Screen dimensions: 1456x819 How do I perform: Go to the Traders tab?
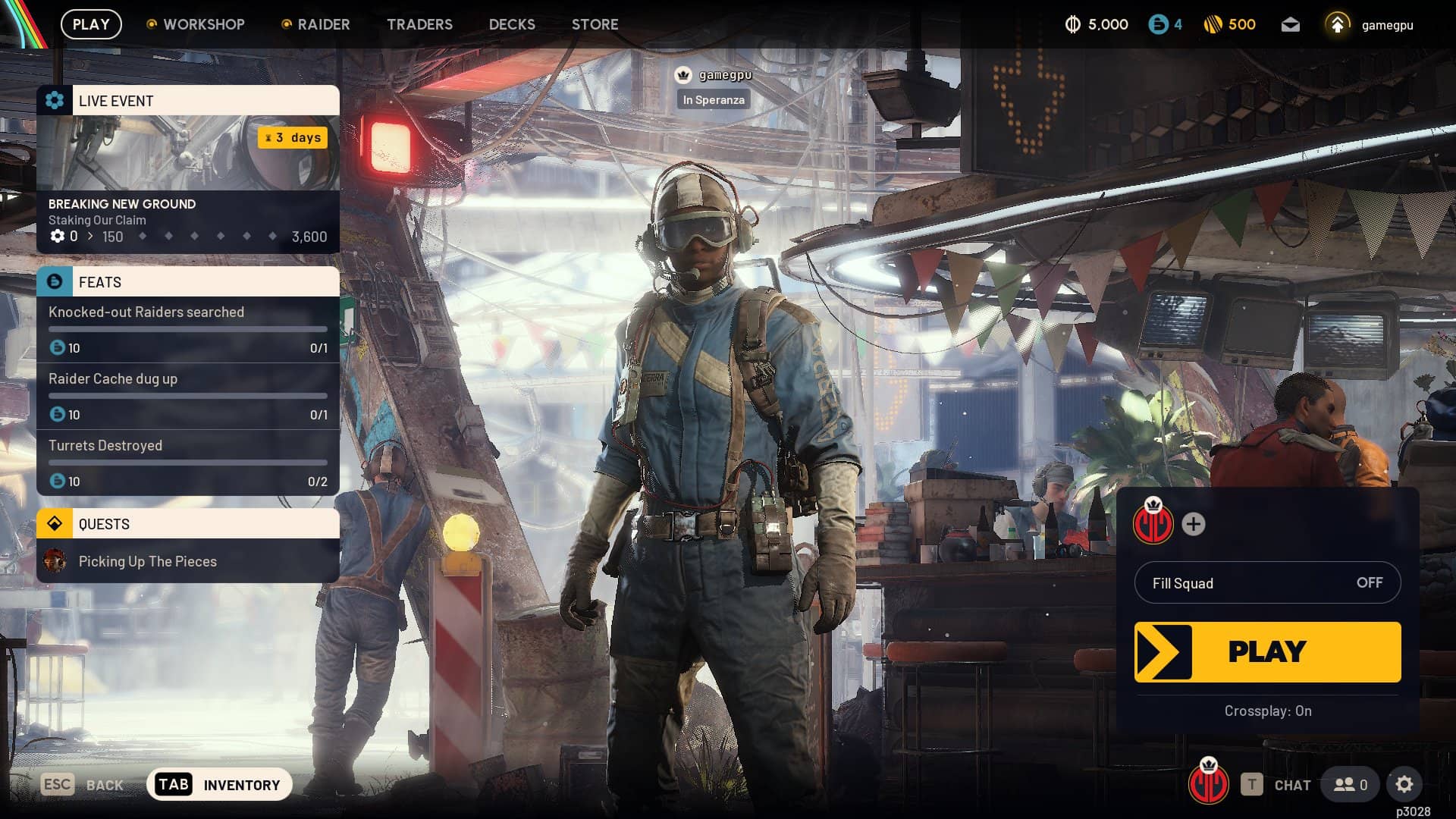tap(419, 24)
